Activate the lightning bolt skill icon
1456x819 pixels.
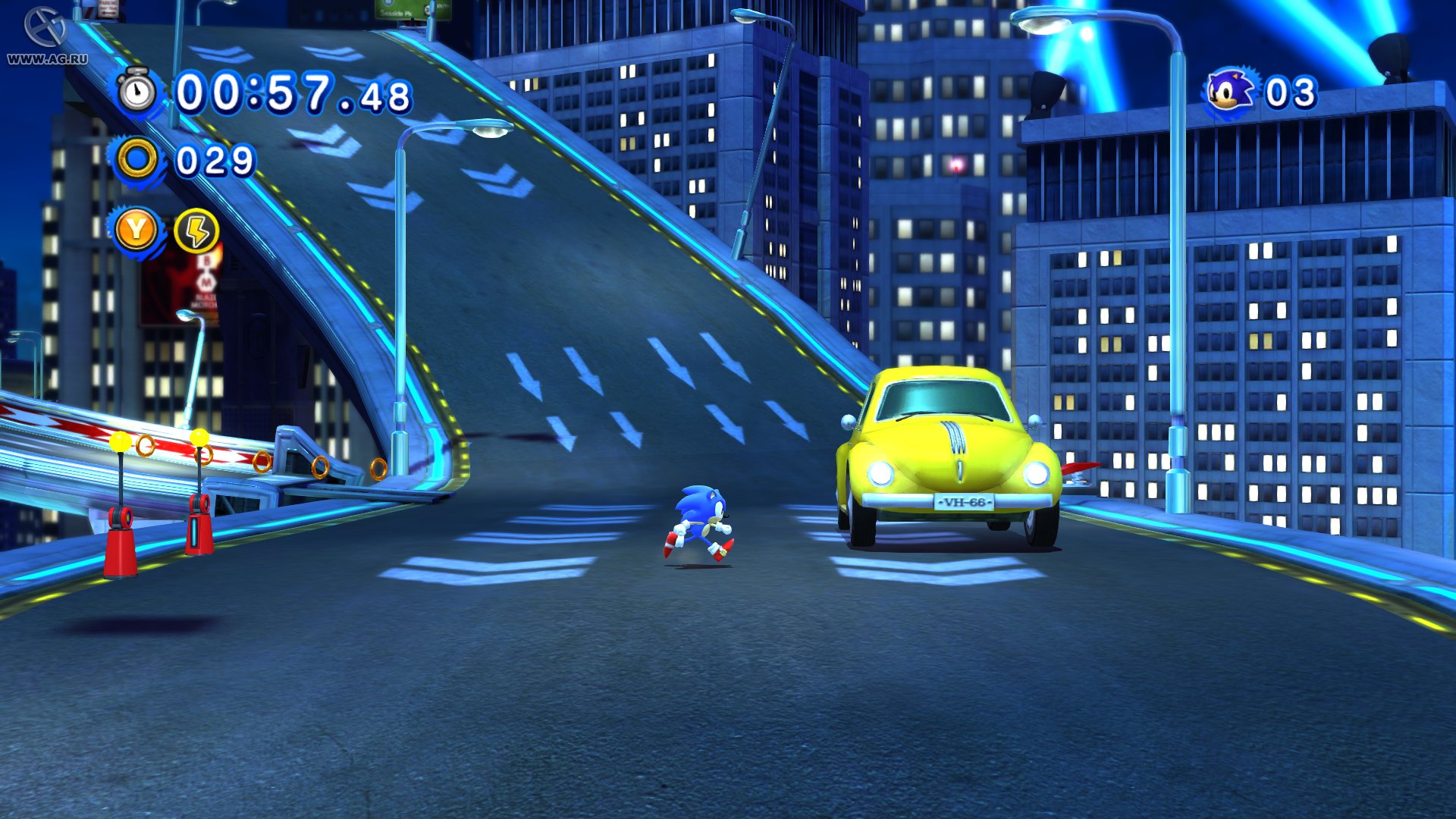(196, 231)
